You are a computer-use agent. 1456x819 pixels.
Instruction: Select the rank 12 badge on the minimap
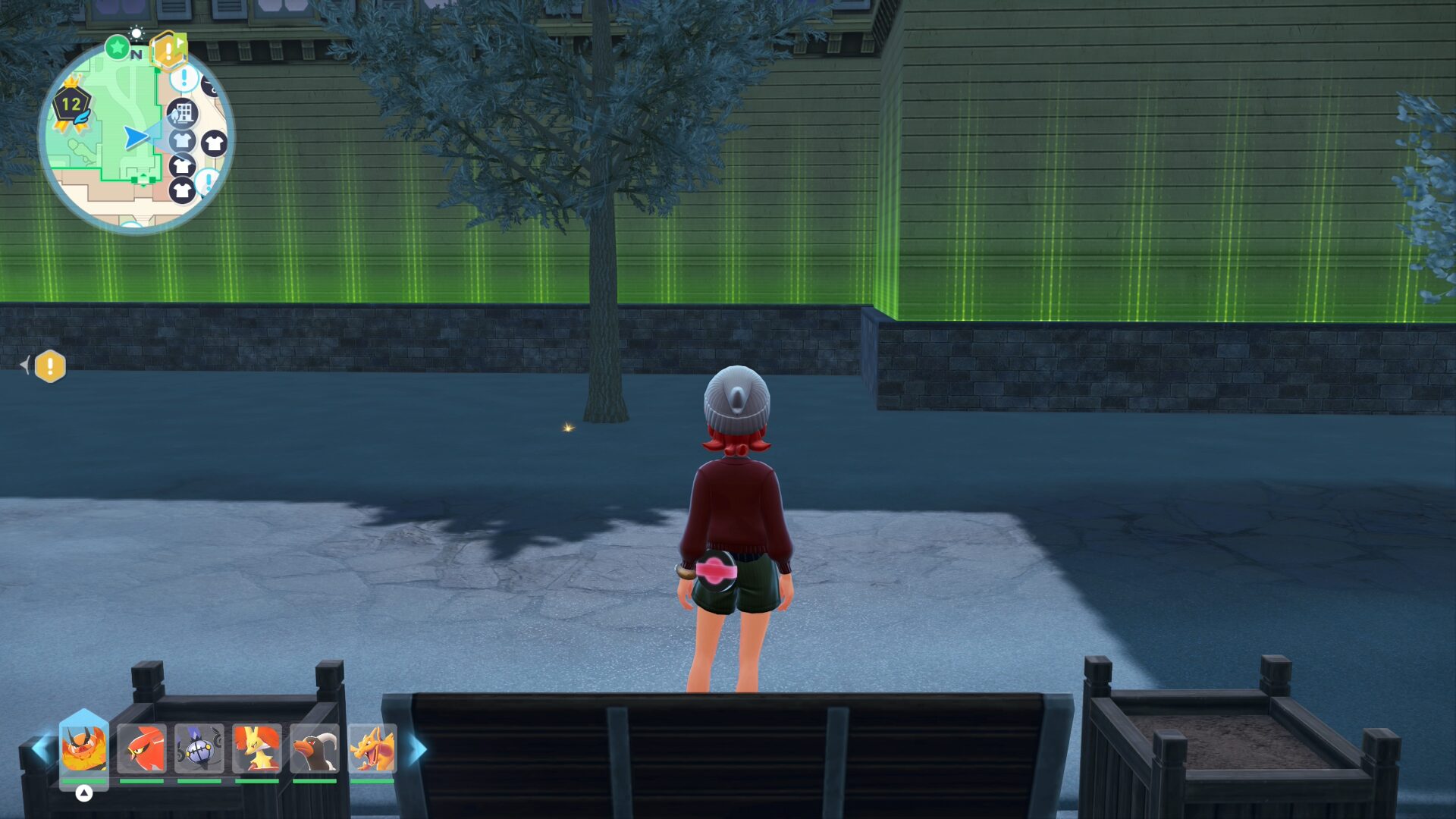pyautogui.click(x=72, y=105)
